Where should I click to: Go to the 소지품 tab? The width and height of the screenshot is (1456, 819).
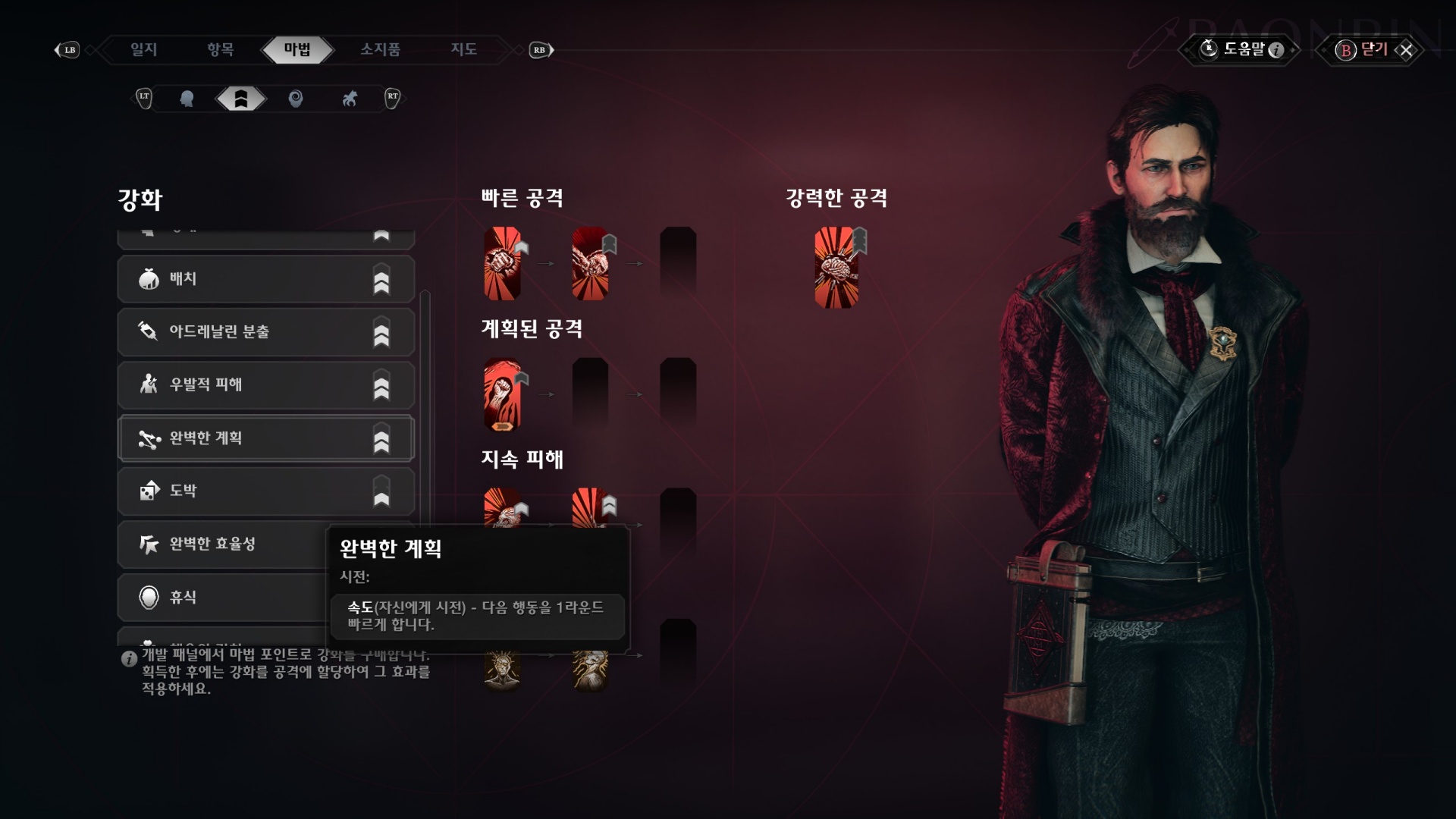[380, 50]
